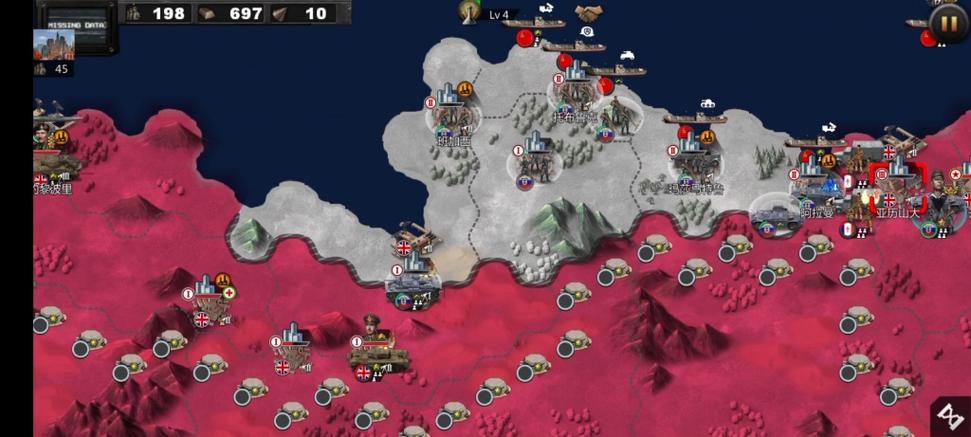Open the handshake diplomacy icon
Viewport: 971px width, 437px height.
click(588, 13)
